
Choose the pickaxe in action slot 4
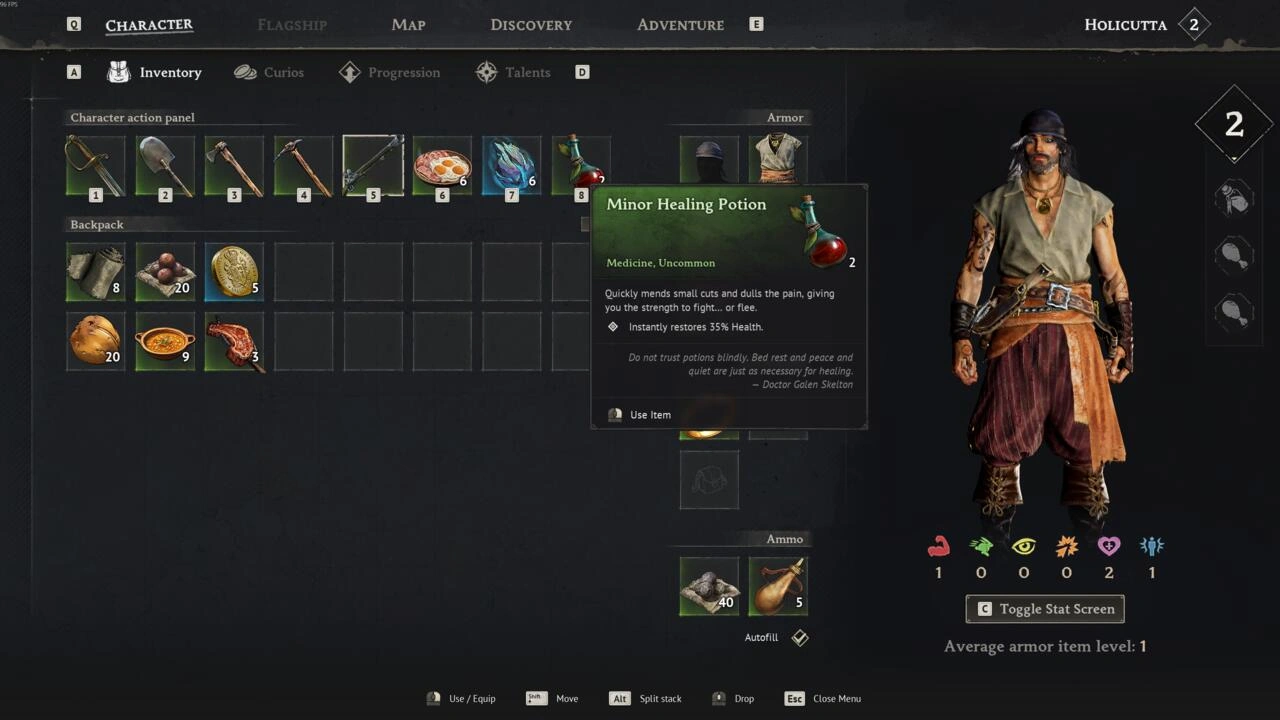304,166
